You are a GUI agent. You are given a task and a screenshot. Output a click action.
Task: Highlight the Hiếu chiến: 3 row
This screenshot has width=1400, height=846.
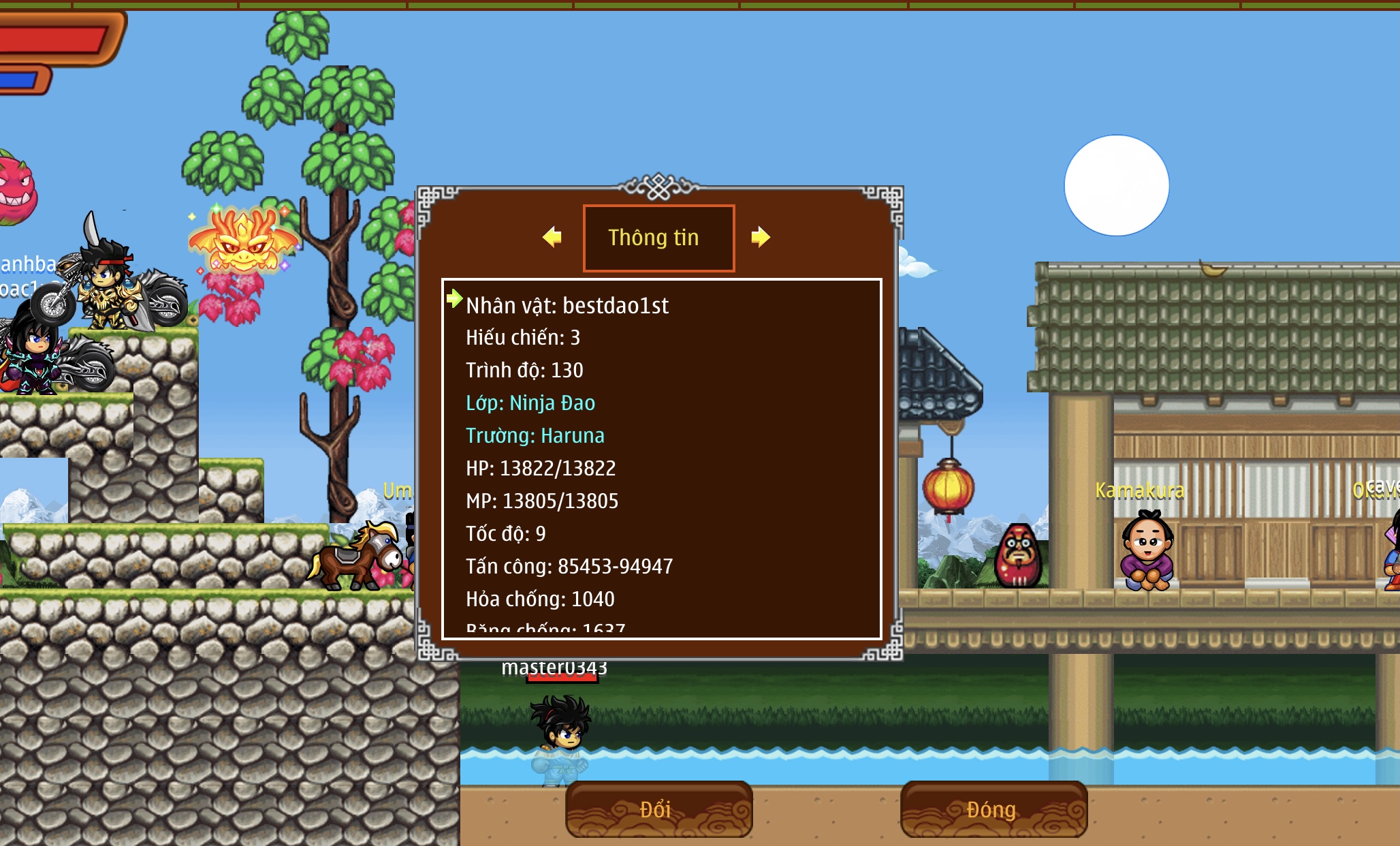[x=523, y=338]
